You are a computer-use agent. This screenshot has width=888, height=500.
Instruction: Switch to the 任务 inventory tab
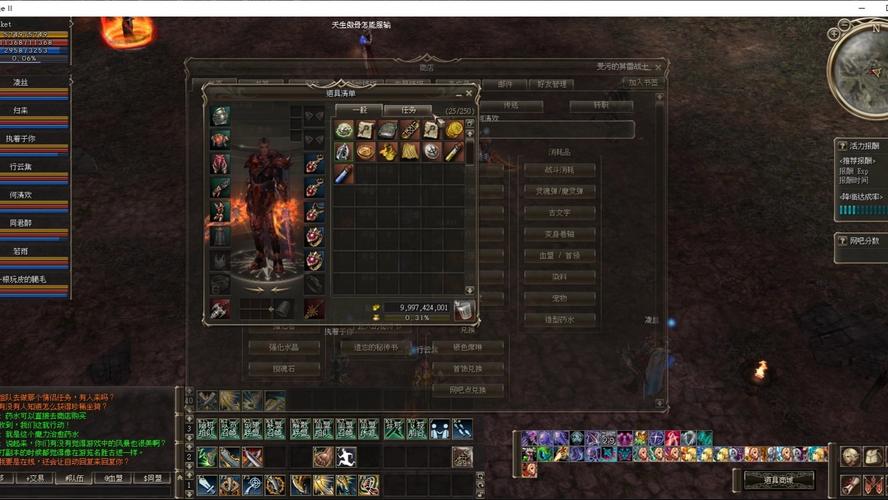click(x=407, y=109)
